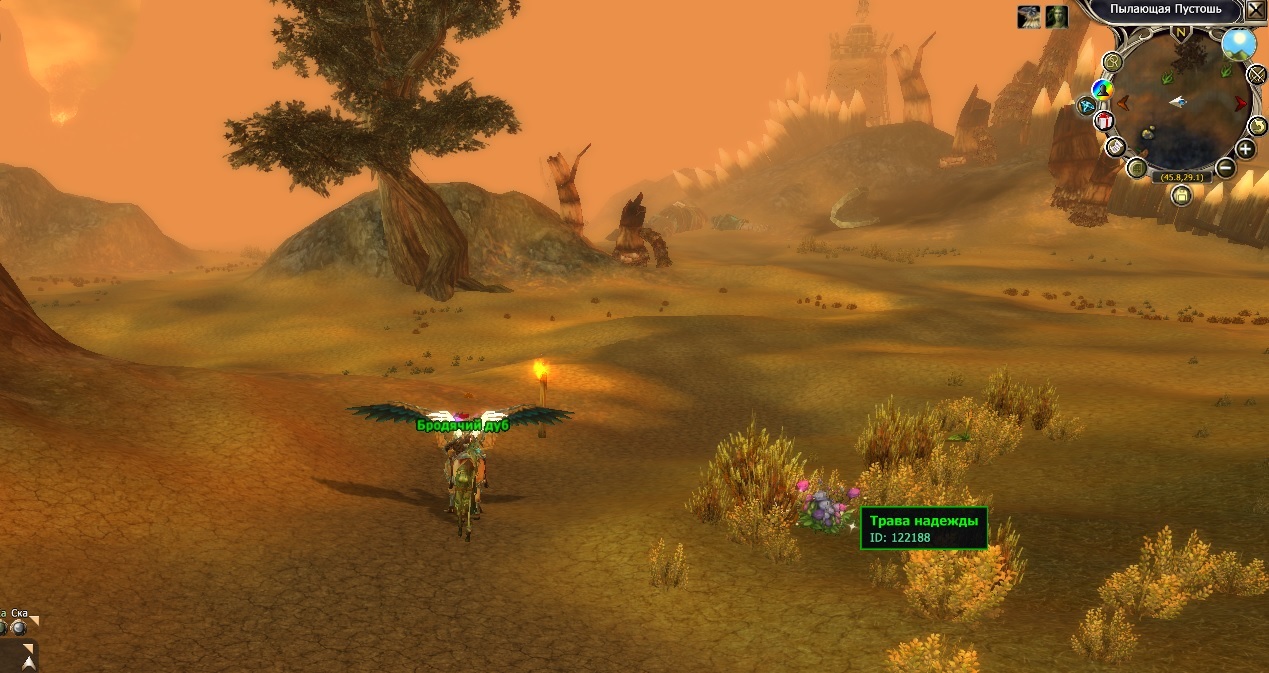Click the crossed swords icon on the minimap
Viewport: 1269px width, 673px height.
coord(1258,75)
